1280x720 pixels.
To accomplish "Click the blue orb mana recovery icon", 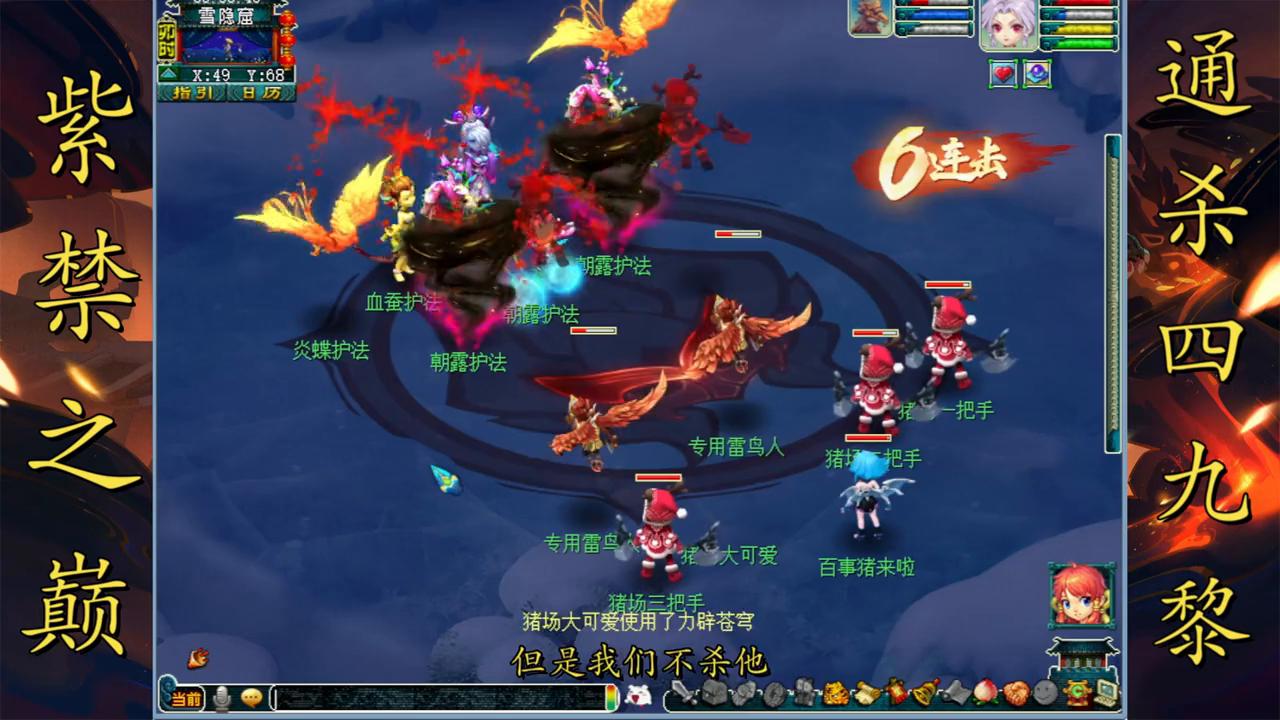I will 1037,73.
